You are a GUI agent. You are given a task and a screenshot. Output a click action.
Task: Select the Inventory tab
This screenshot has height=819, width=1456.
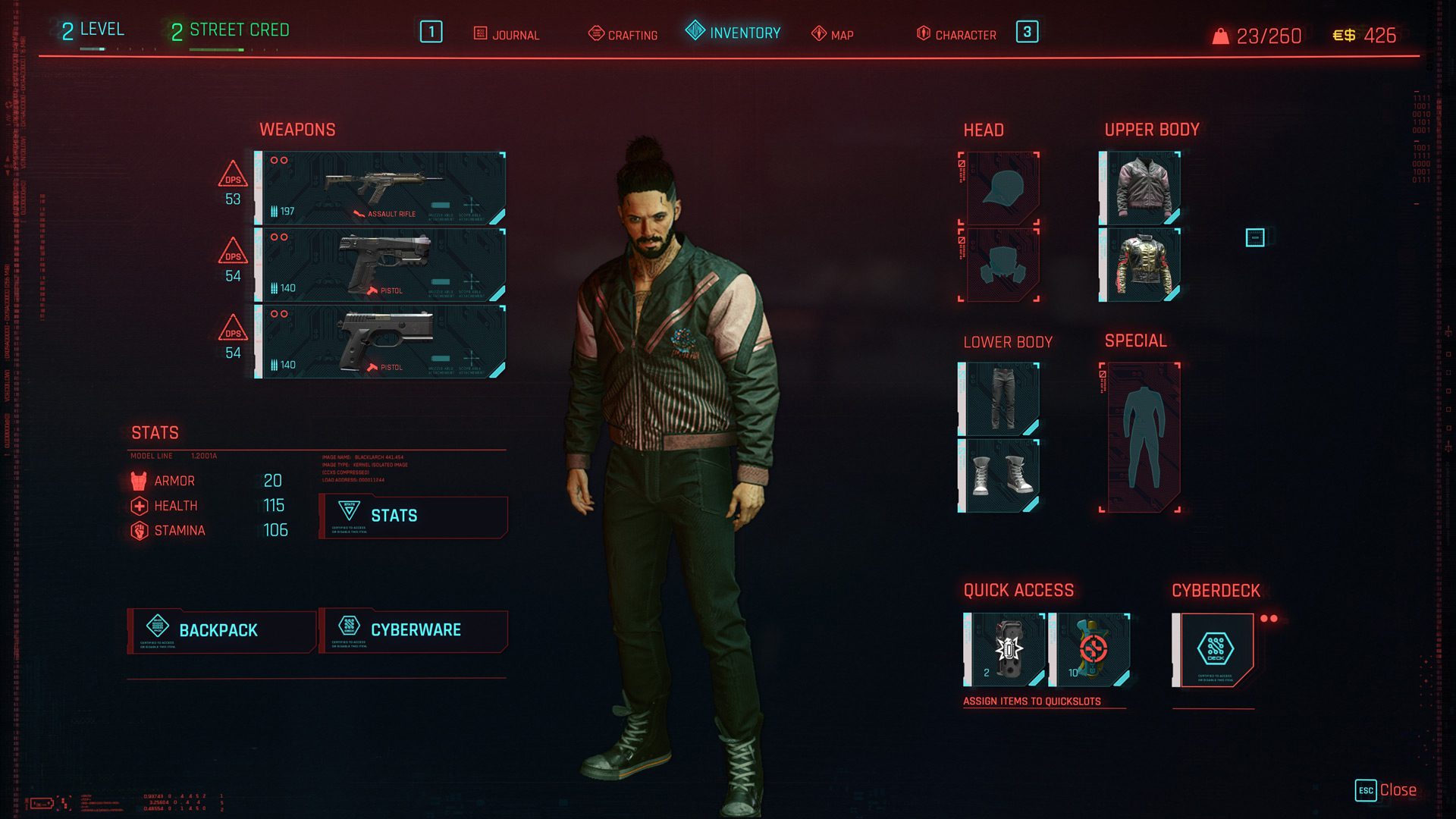coord(733,33)
